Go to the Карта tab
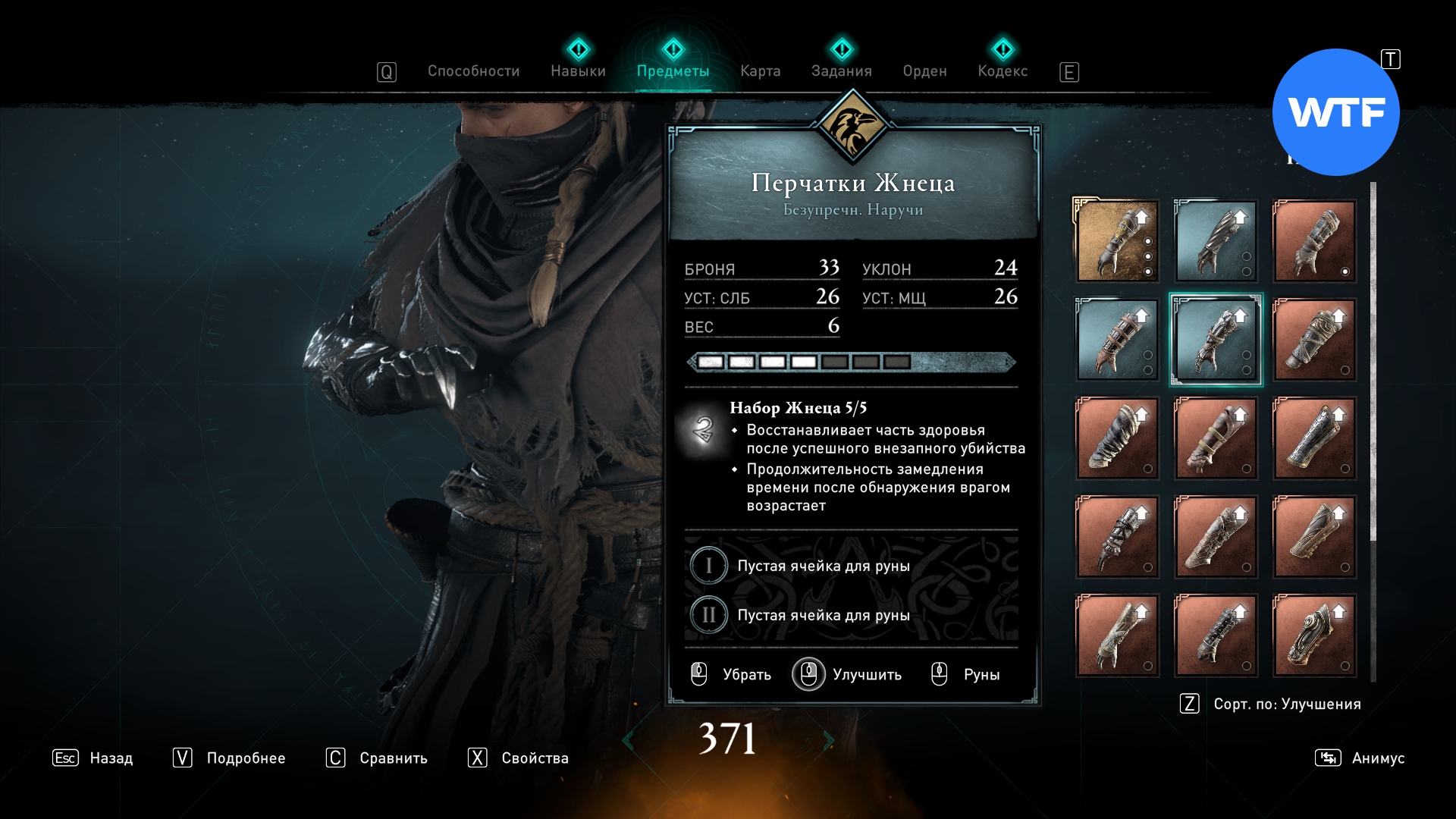Viewport: 1456px width, 819px height. point(760,71)
